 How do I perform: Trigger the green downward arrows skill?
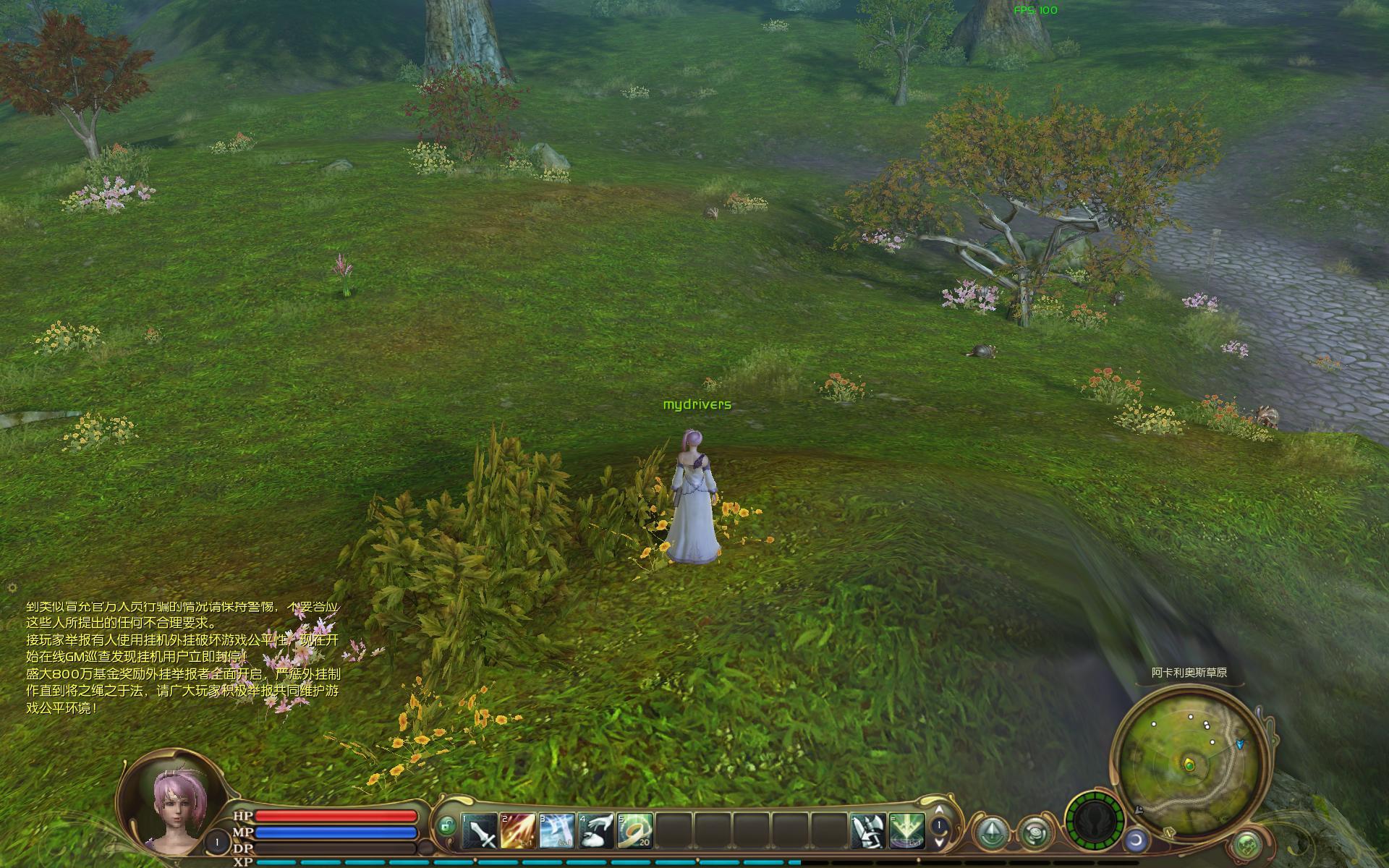[907, 830]
